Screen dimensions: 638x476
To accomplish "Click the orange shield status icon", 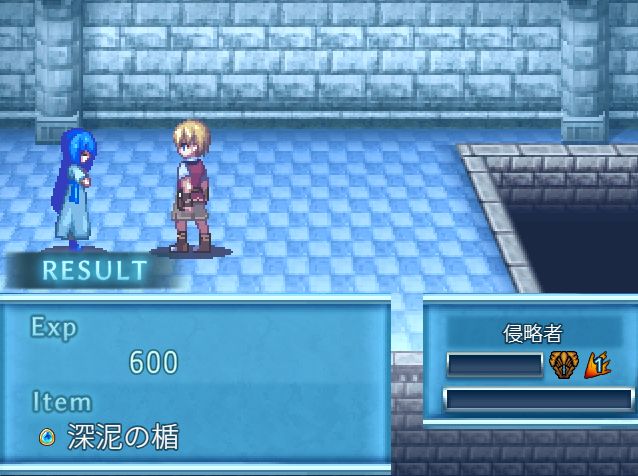I will click(x=561, y=365).
